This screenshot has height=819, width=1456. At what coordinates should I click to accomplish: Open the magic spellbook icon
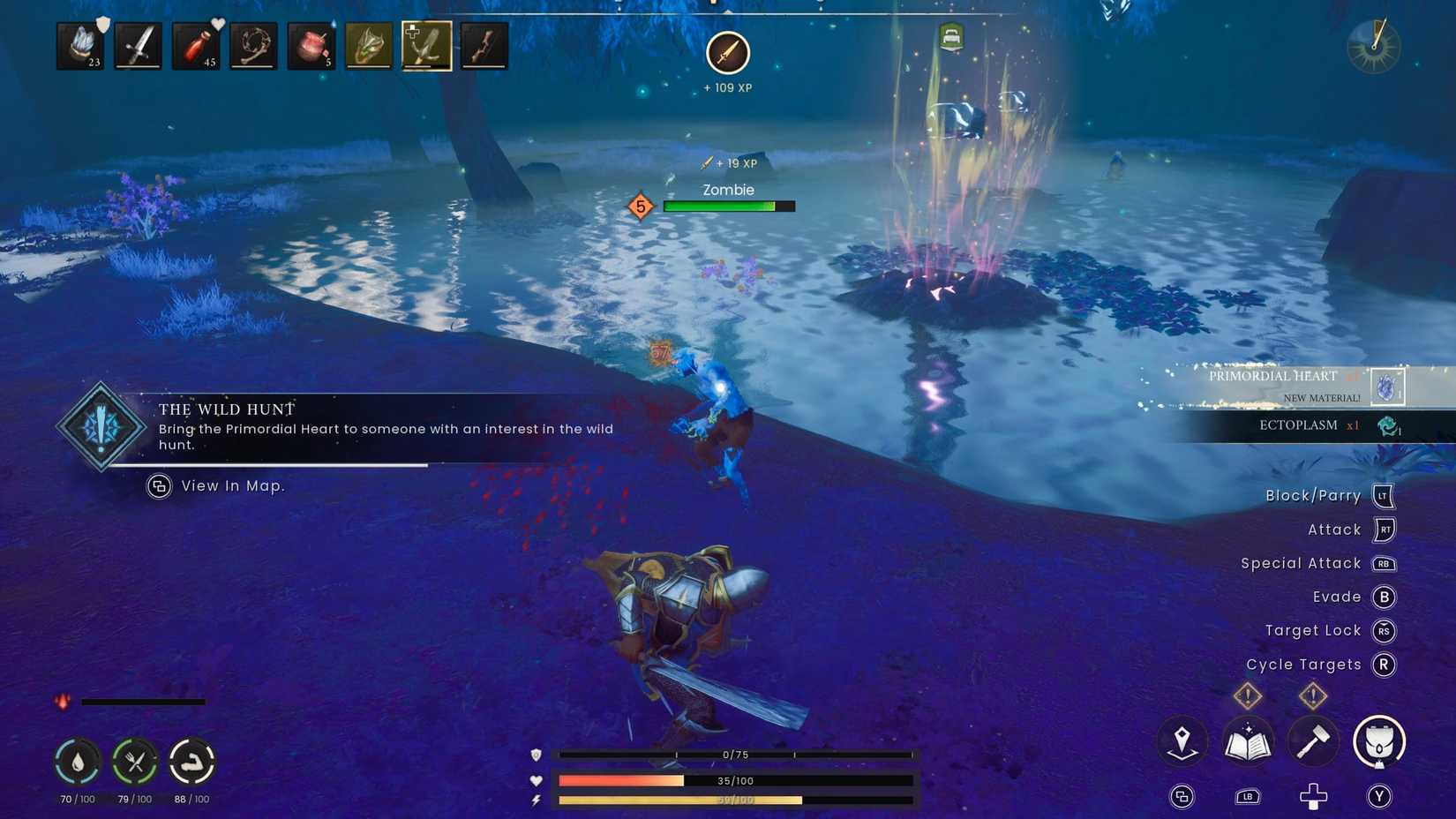pos(1248,741)
